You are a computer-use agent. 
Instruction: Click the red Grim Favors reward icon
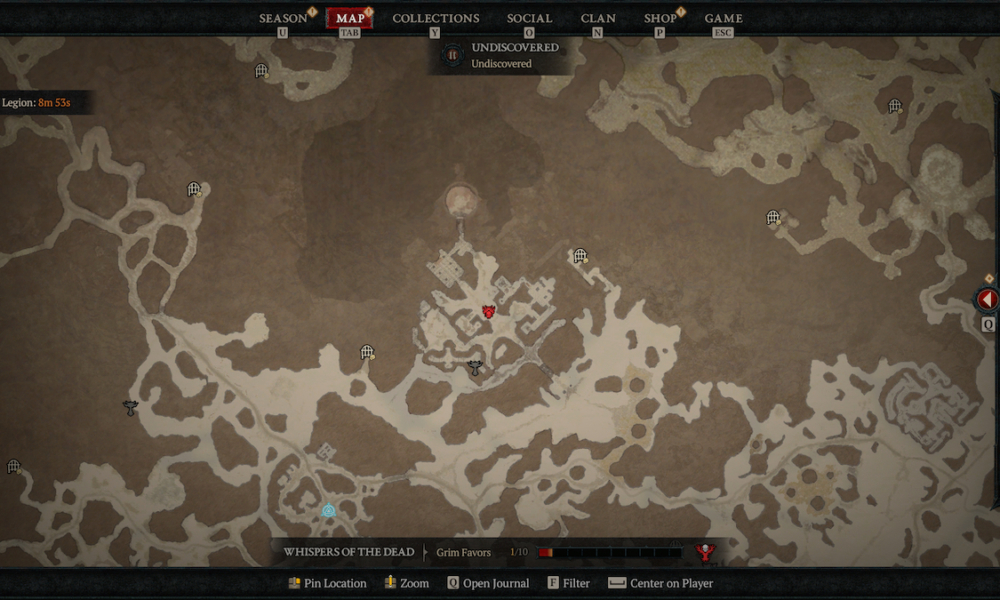coord(705,552)
